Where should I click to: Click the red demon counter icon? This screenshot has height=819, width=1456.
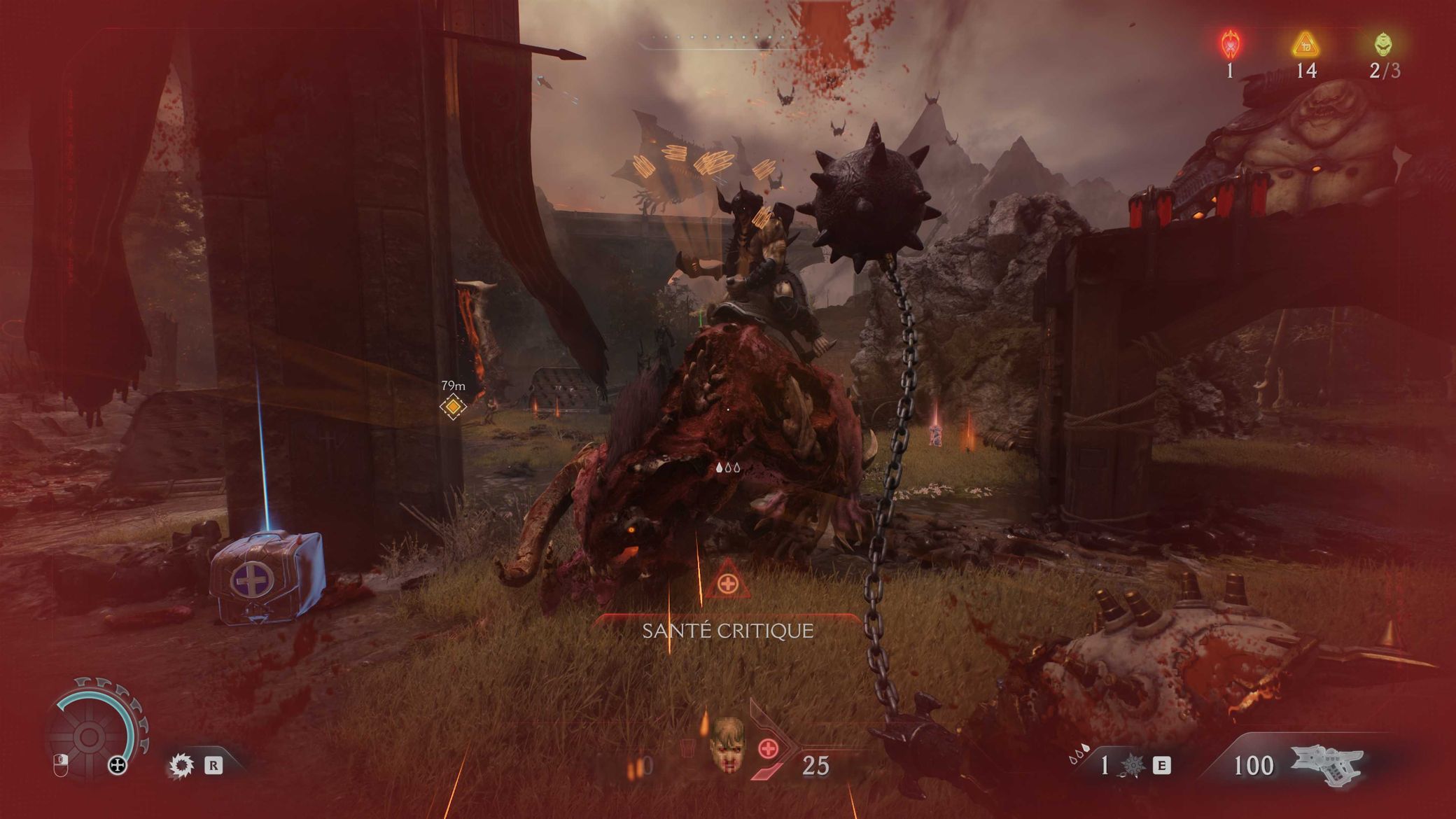[1230, 45]
